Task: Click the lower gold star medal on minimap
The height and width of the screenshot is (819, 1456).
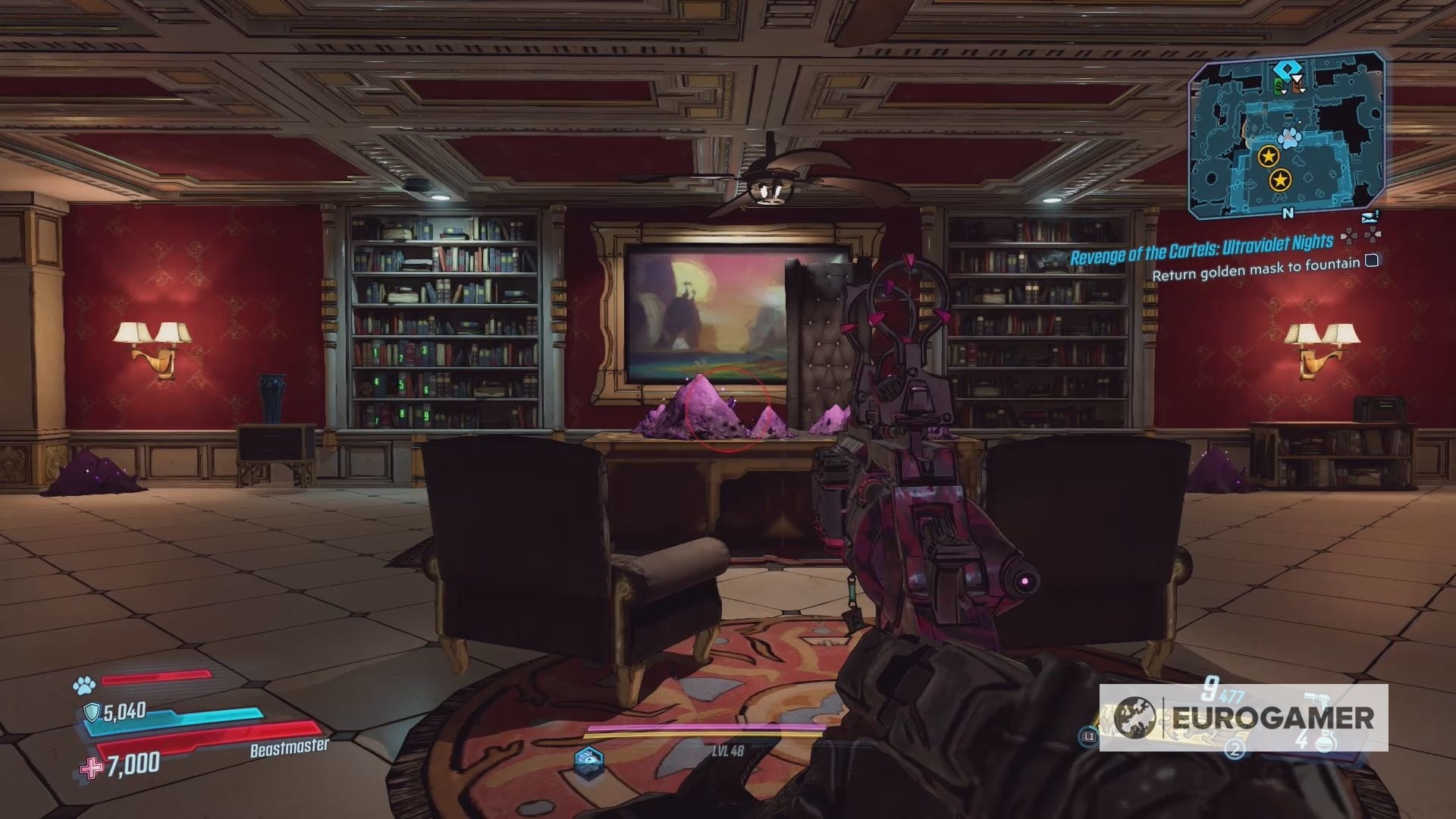Action: [1280, 178]
